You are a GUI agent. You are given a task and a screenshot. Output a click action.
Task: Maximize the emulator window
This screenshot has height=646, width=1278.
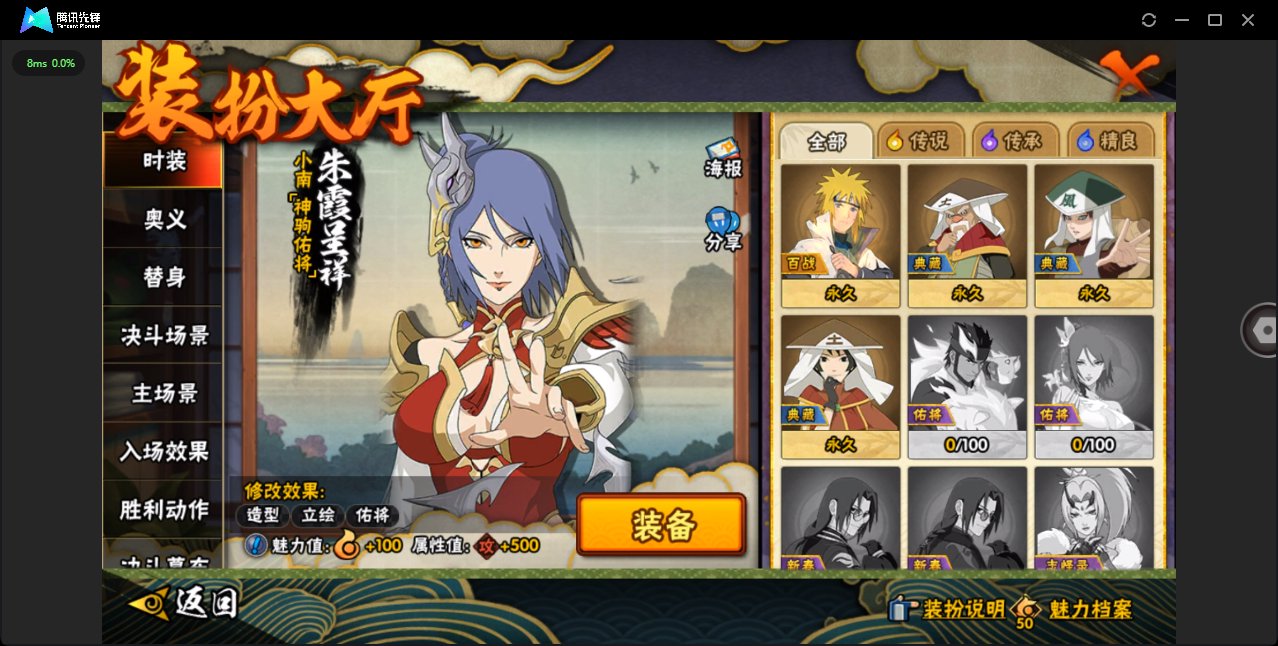pyautogui.click(x=1215, y=20)
